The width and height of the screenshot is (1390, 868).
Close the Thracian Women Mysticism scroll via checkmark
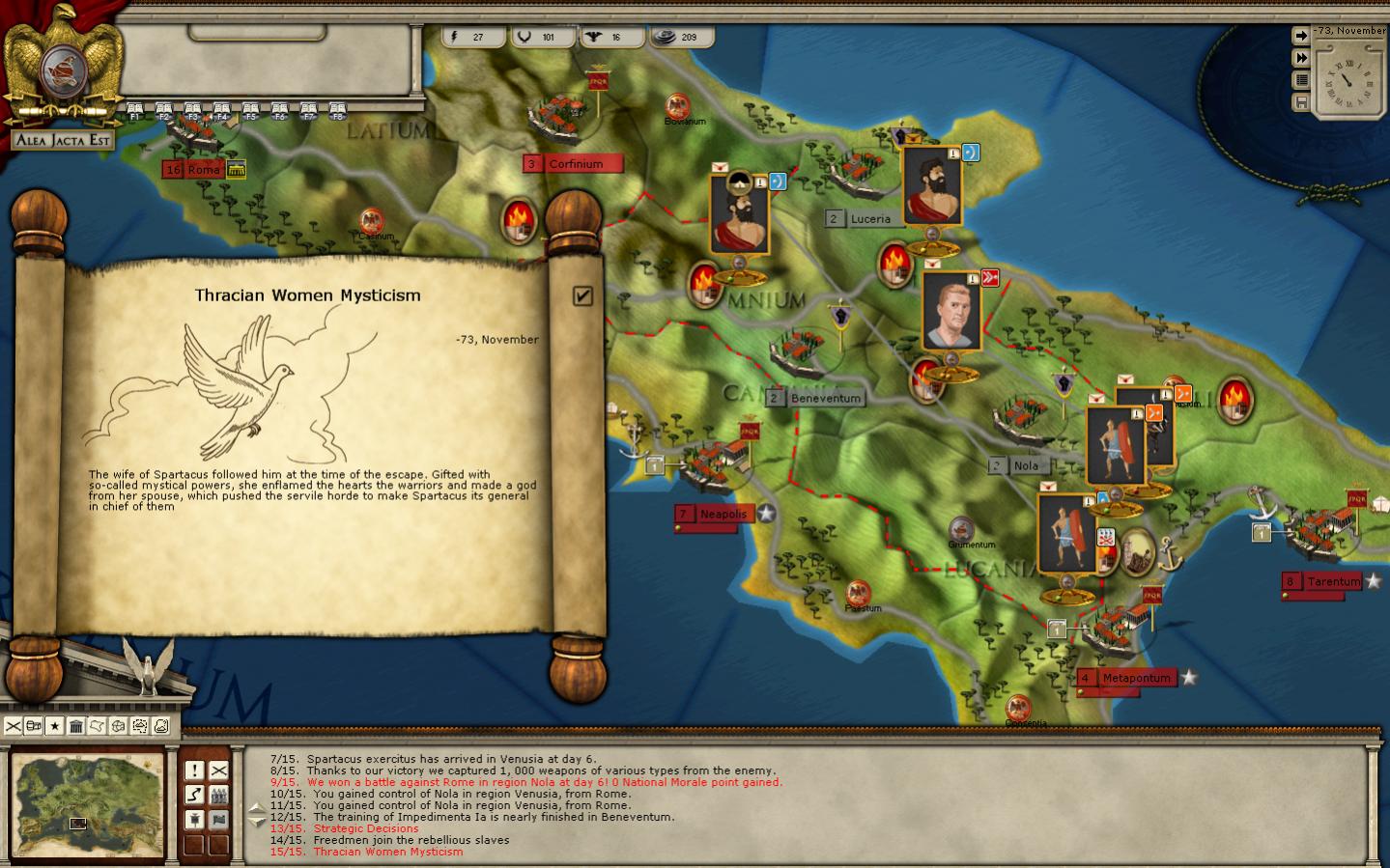(x=582, y=295)
